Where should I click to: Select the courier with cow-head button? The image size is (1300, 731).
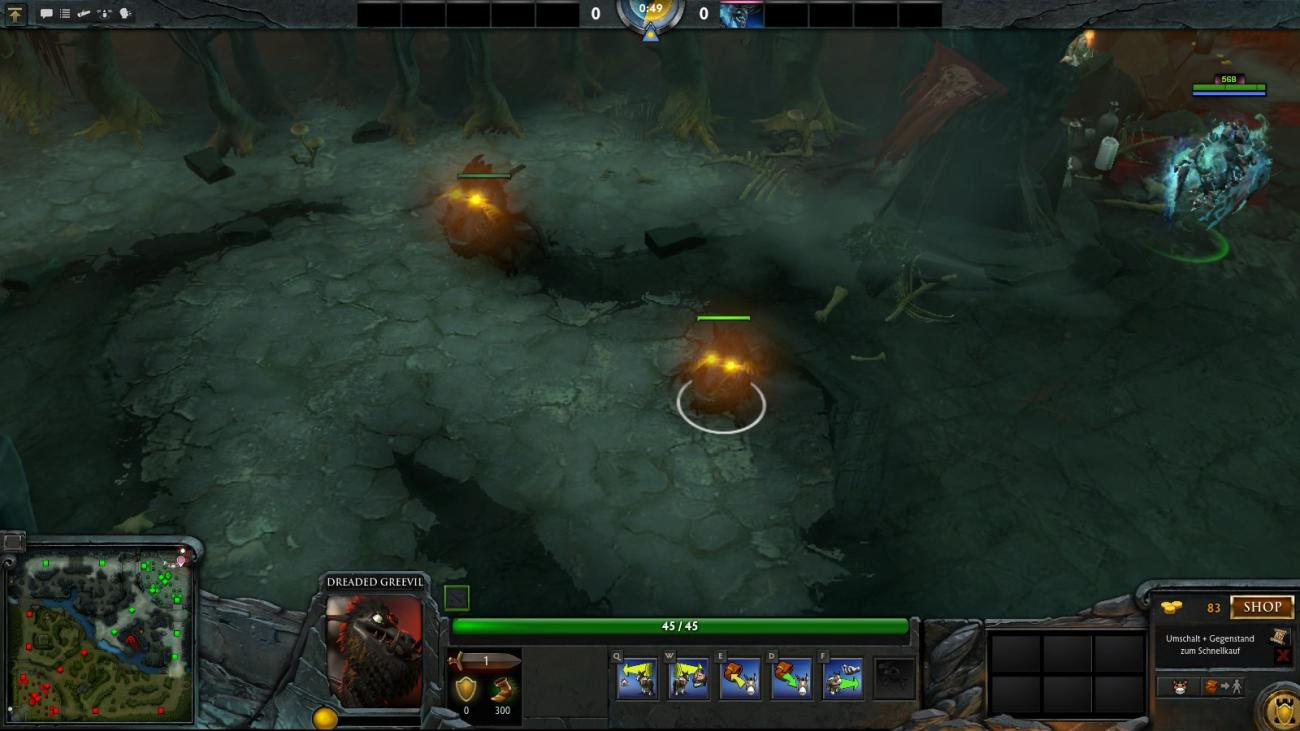point(1179,687)
